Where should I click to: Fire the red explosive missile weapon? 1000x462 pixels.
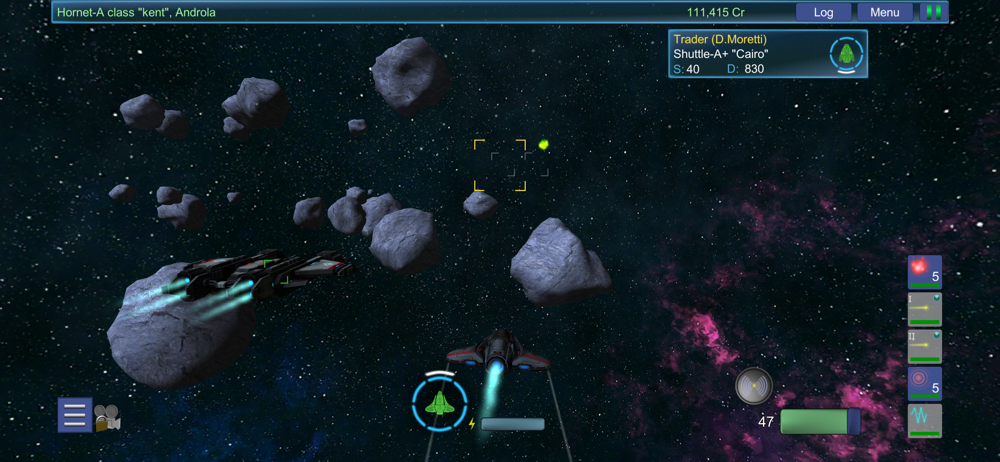924,272
